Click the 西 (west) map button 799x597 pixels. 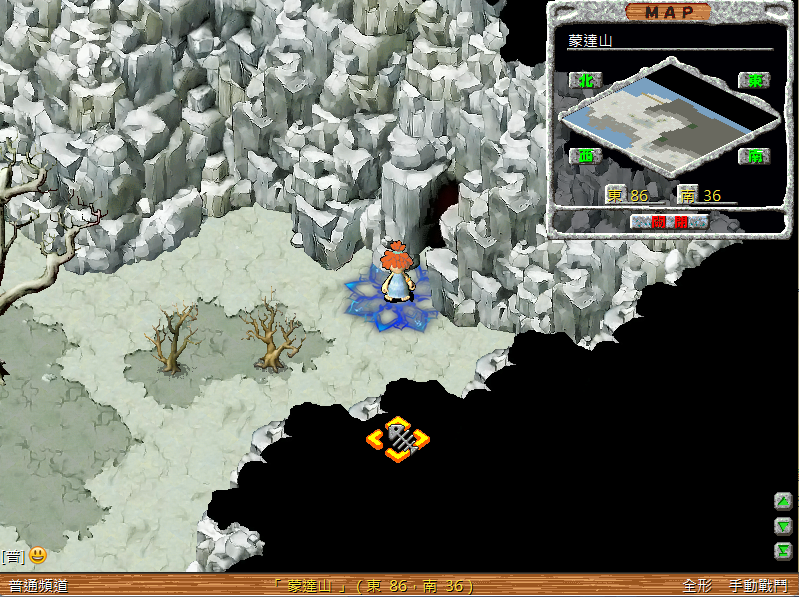tap(582, 156)
